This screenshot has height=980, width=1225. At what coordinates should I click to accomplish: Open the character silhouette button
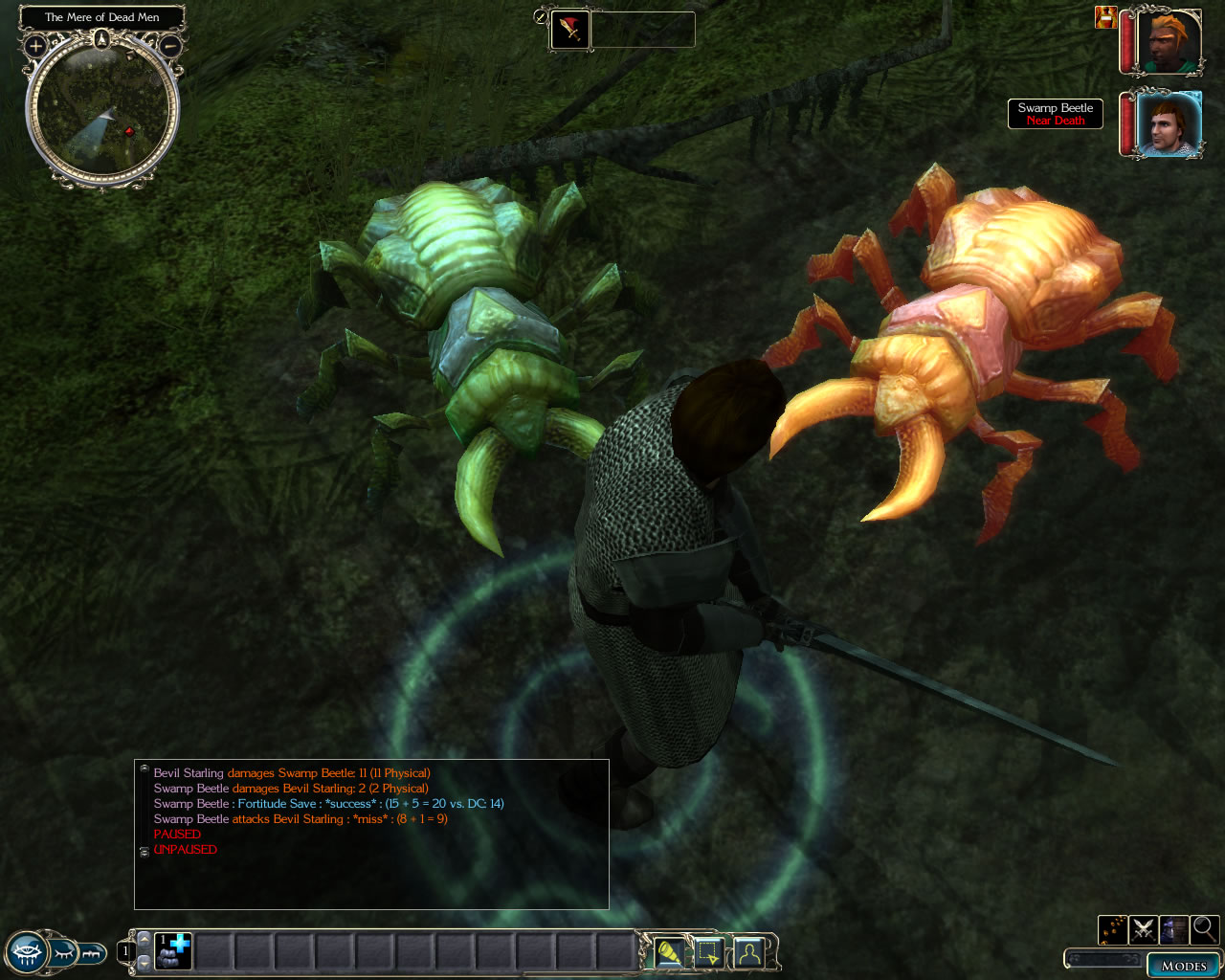coord(748,953)
